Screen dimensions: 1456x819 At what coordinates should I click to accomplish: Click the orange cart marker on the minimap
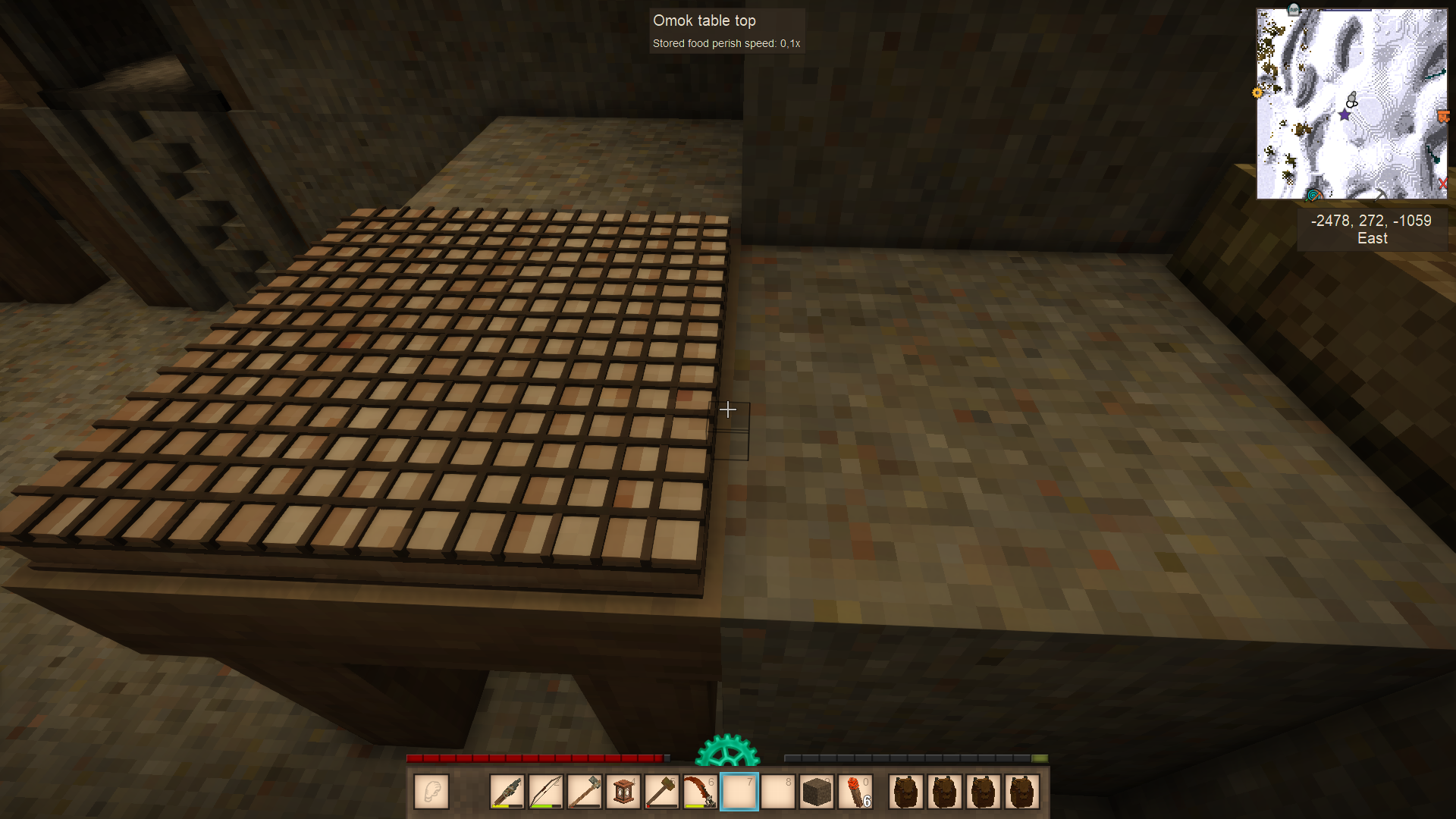click(x=1443, y=115)
